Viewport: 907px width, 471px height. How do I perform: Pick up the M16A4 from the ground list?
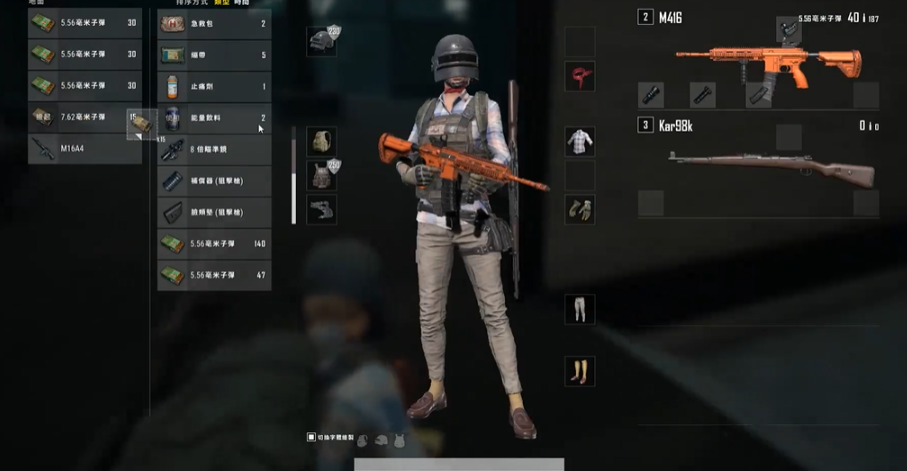tap(84, 149)
